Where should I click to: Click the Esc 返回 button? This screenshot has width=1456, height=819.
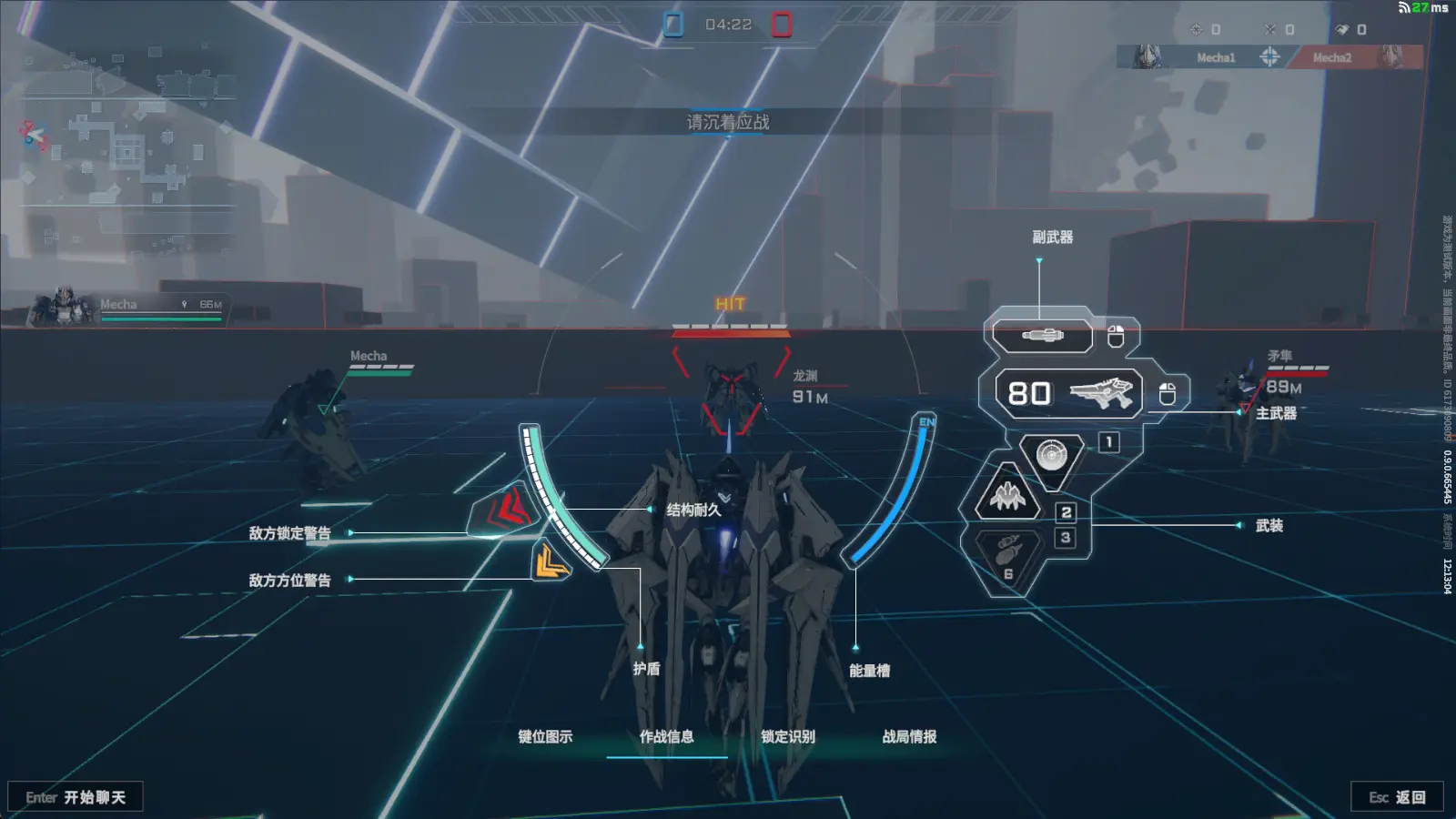click(x=1397, y=797)
